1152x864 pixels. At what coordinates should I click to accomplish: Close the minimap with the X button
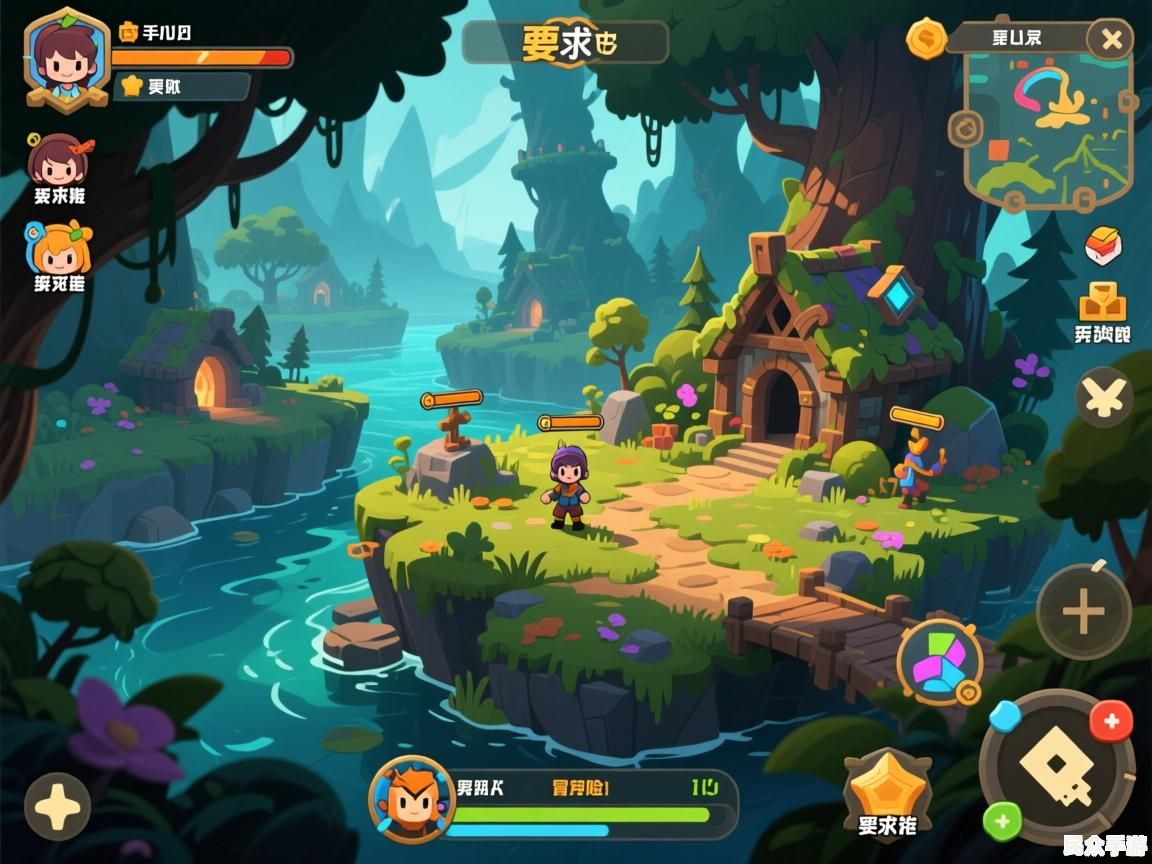[x=1111, y=41]
